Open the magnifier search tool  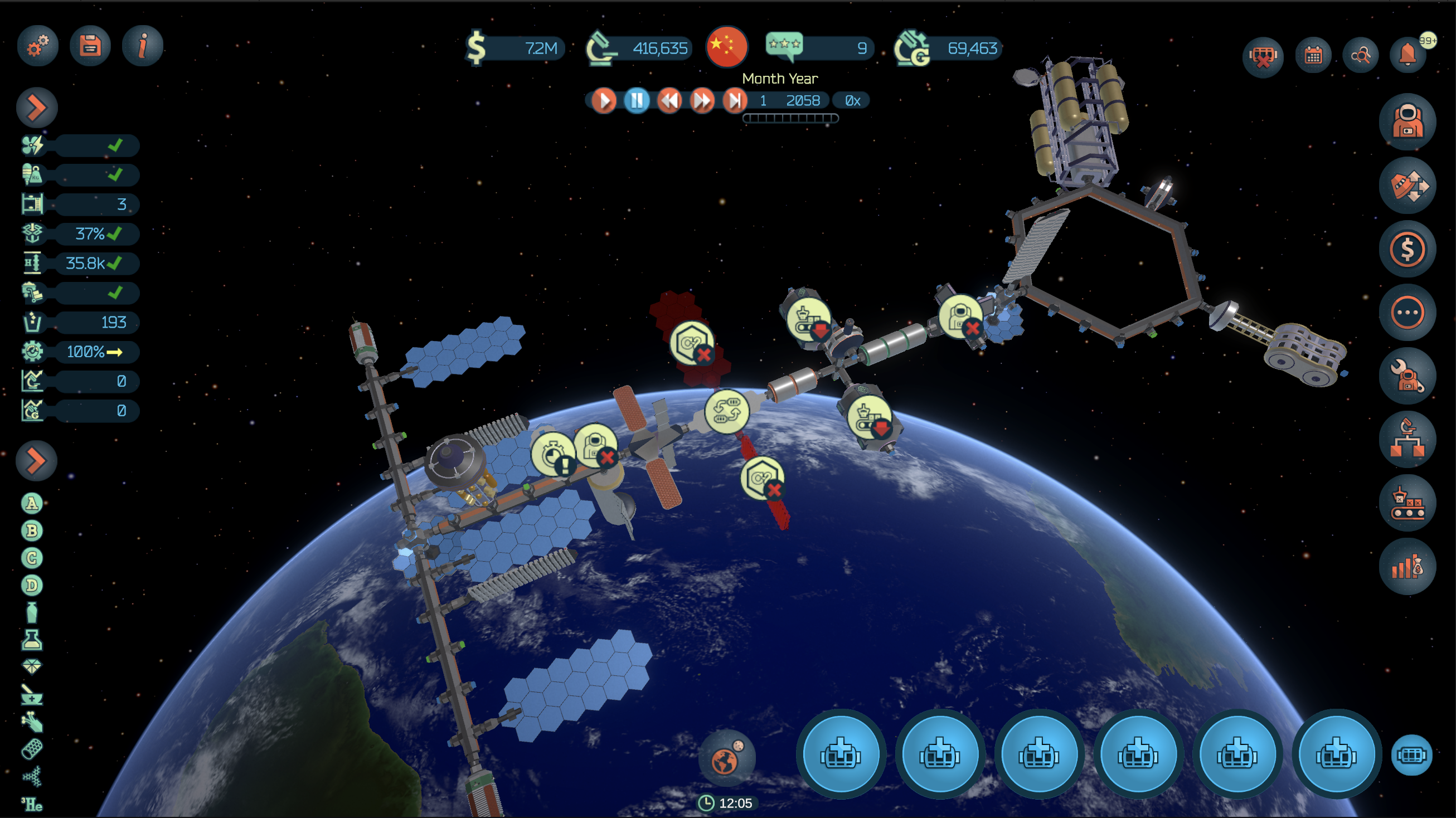(x=1361, y=55)
